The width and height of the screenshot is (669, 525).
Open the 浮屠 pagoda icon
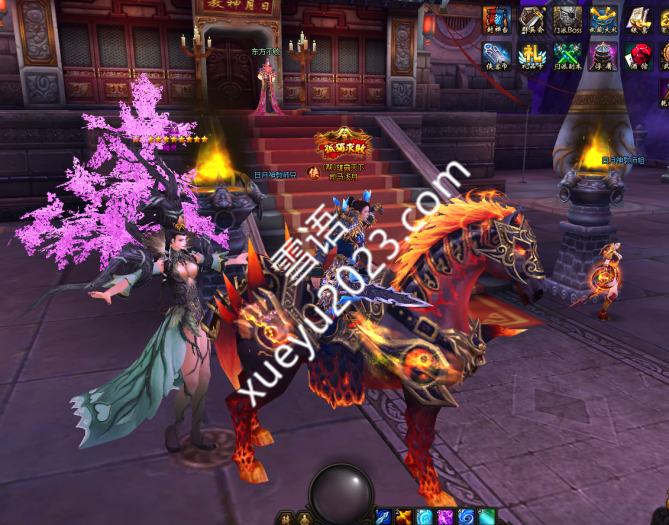pyautogui.click(x=602, y=55)
